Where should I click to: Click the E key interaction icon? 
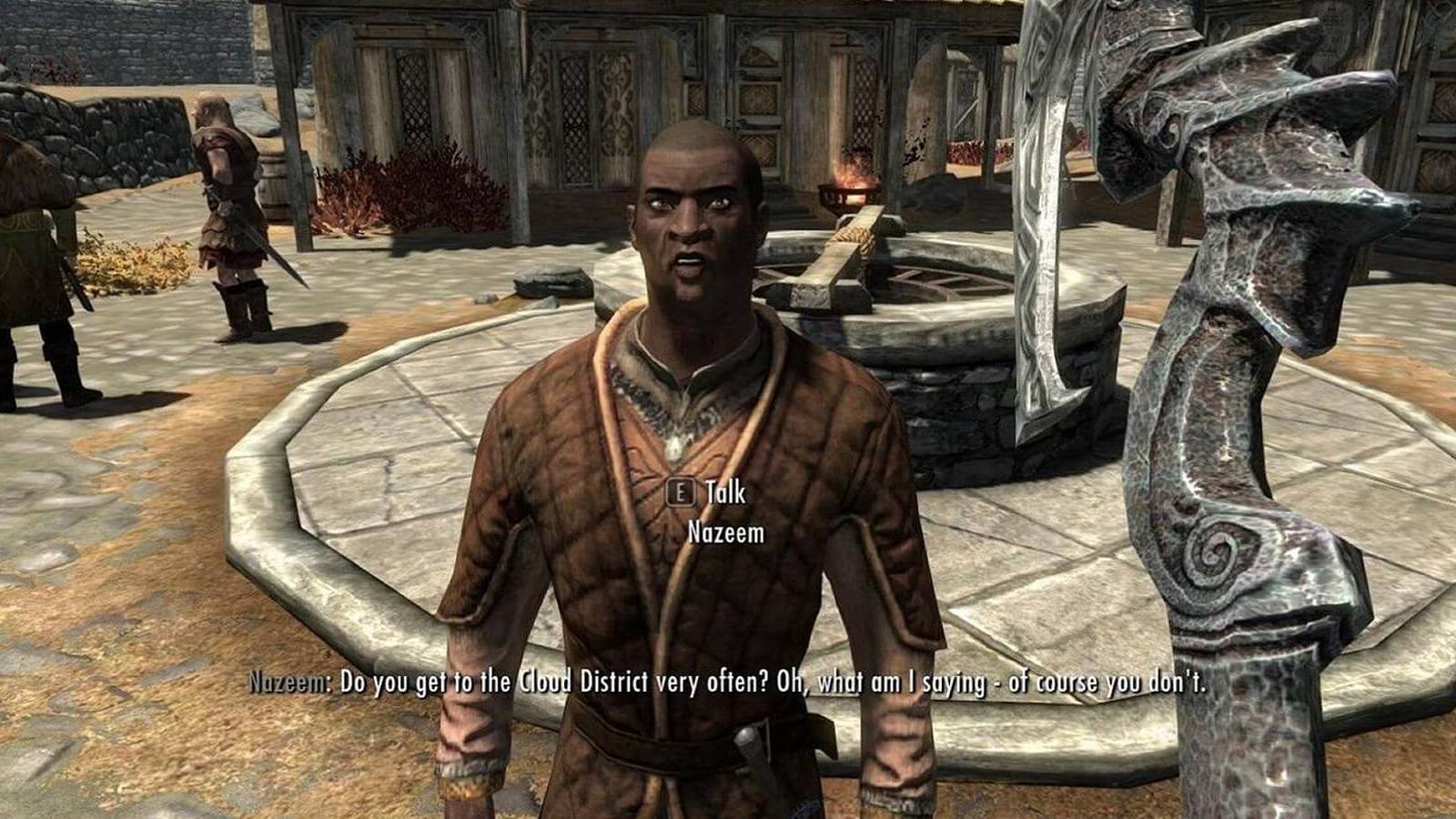click(679, 494)
